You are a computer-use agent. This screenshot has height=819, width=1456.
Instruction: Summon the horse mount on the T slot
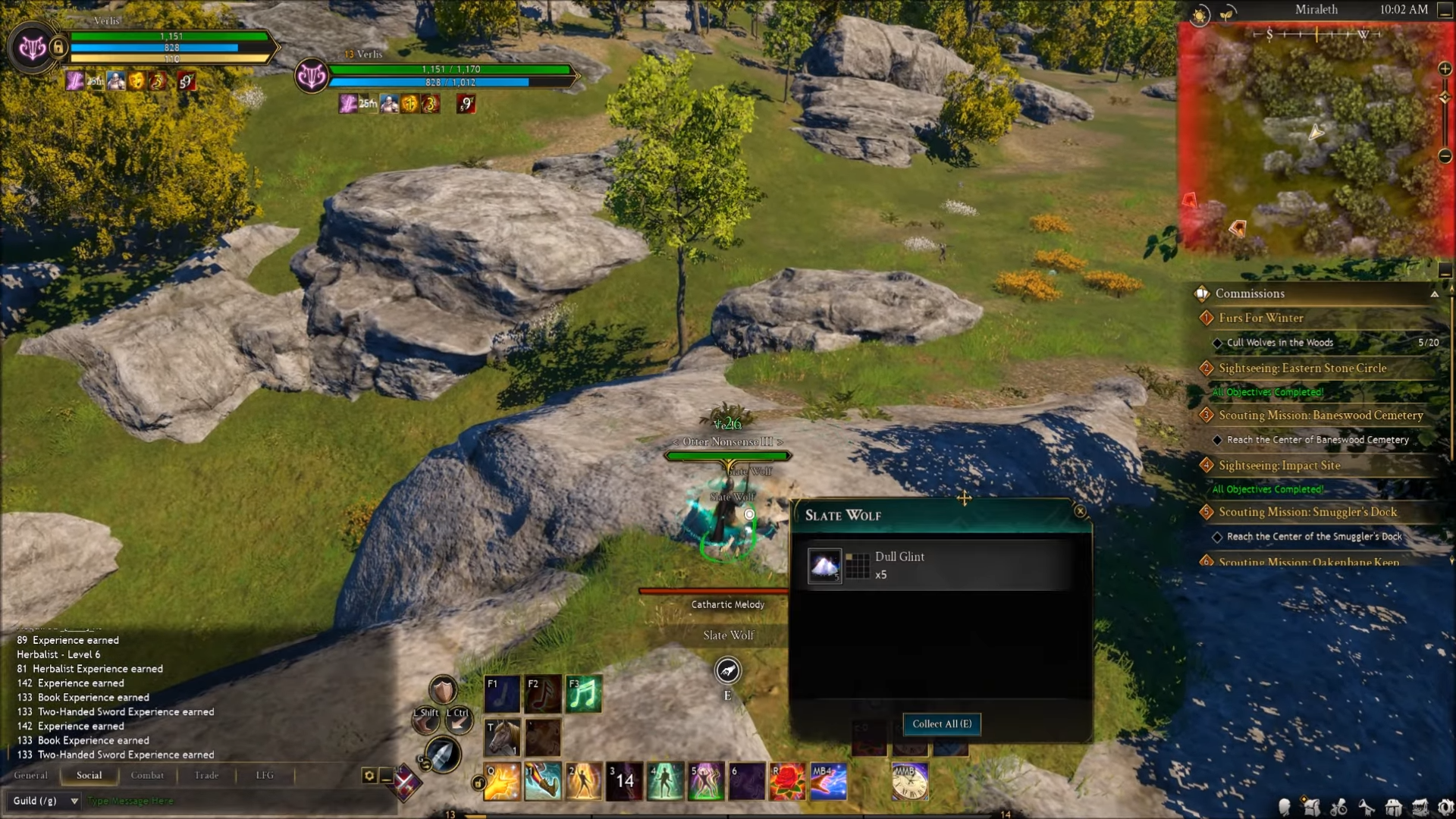(x=501, y=737)
